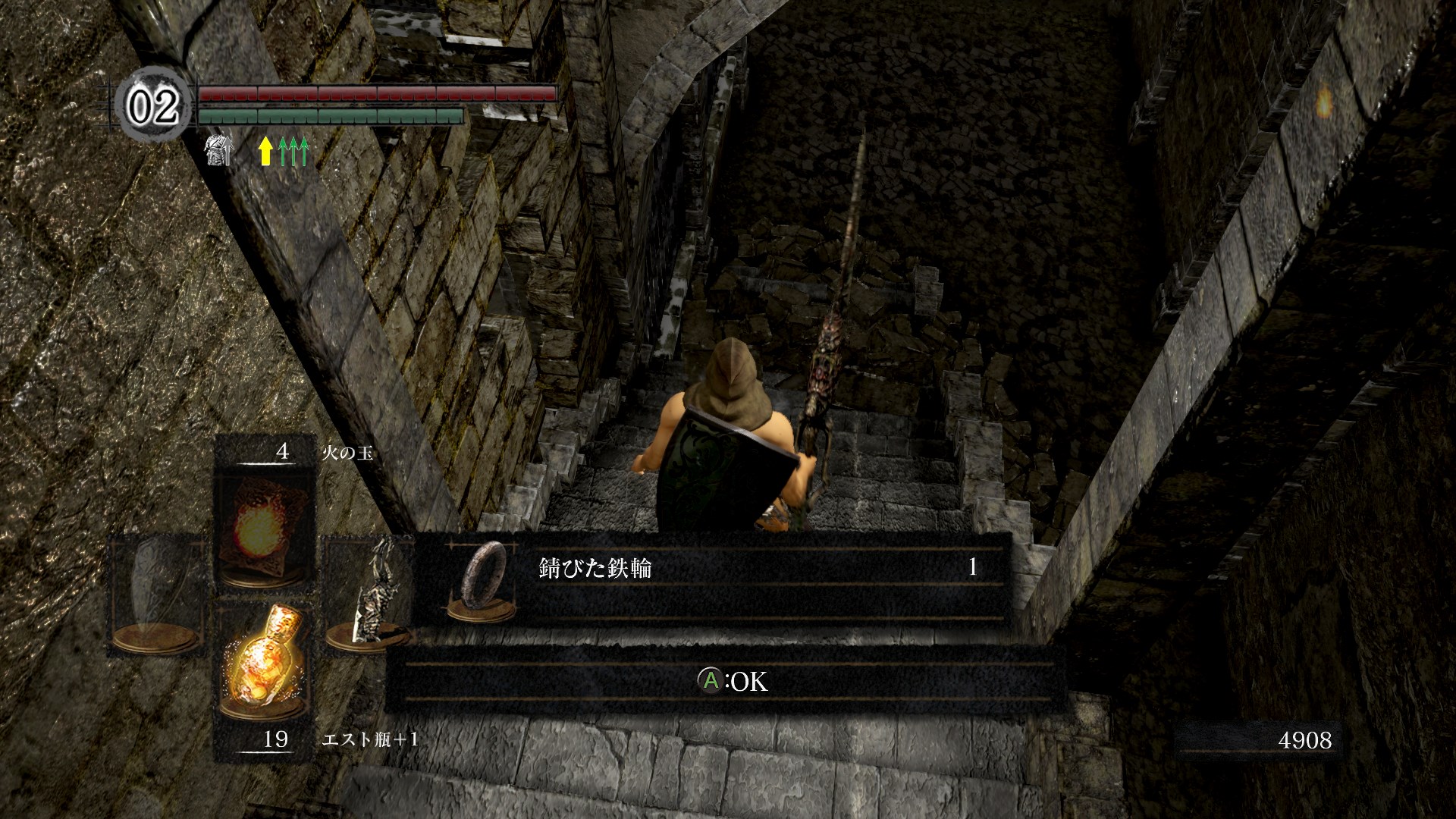The width and height of the screenshot is (1456, 819).
Task: Click the yellow up-arrow buff icon
Action: (265, 151)
